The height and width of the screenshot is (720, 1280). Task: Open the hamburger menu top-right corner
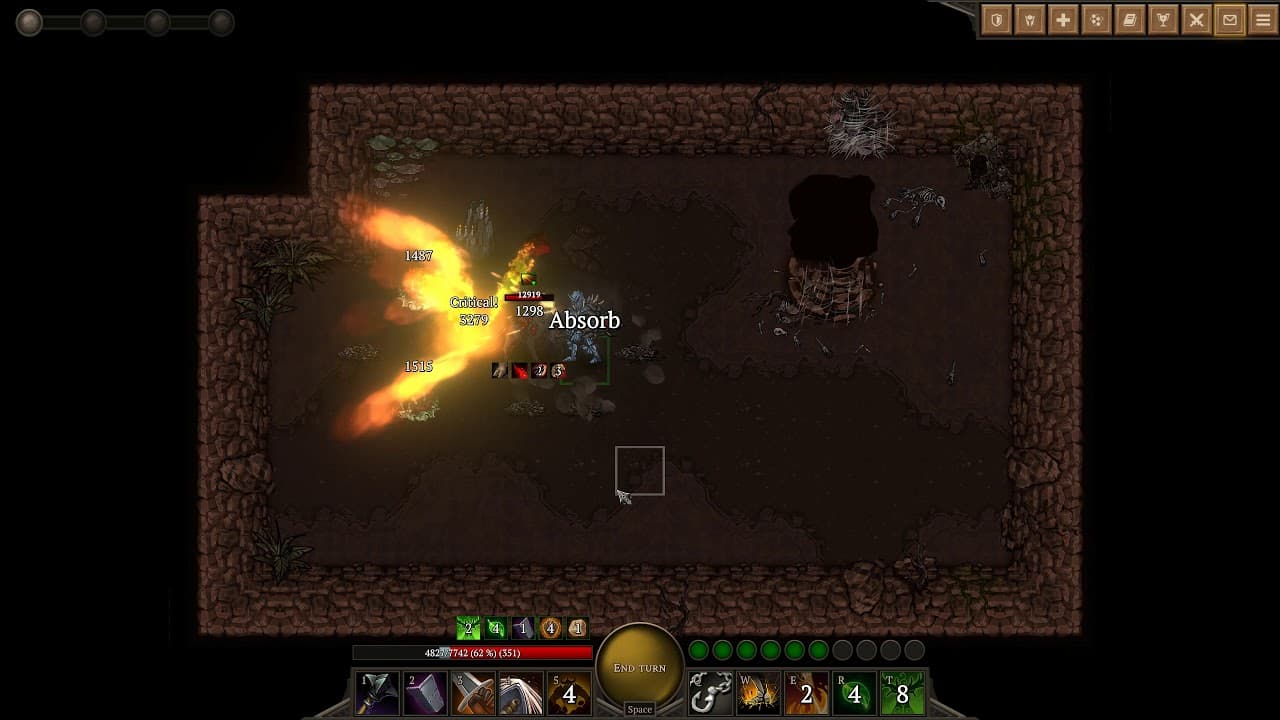pos(1262,20)
